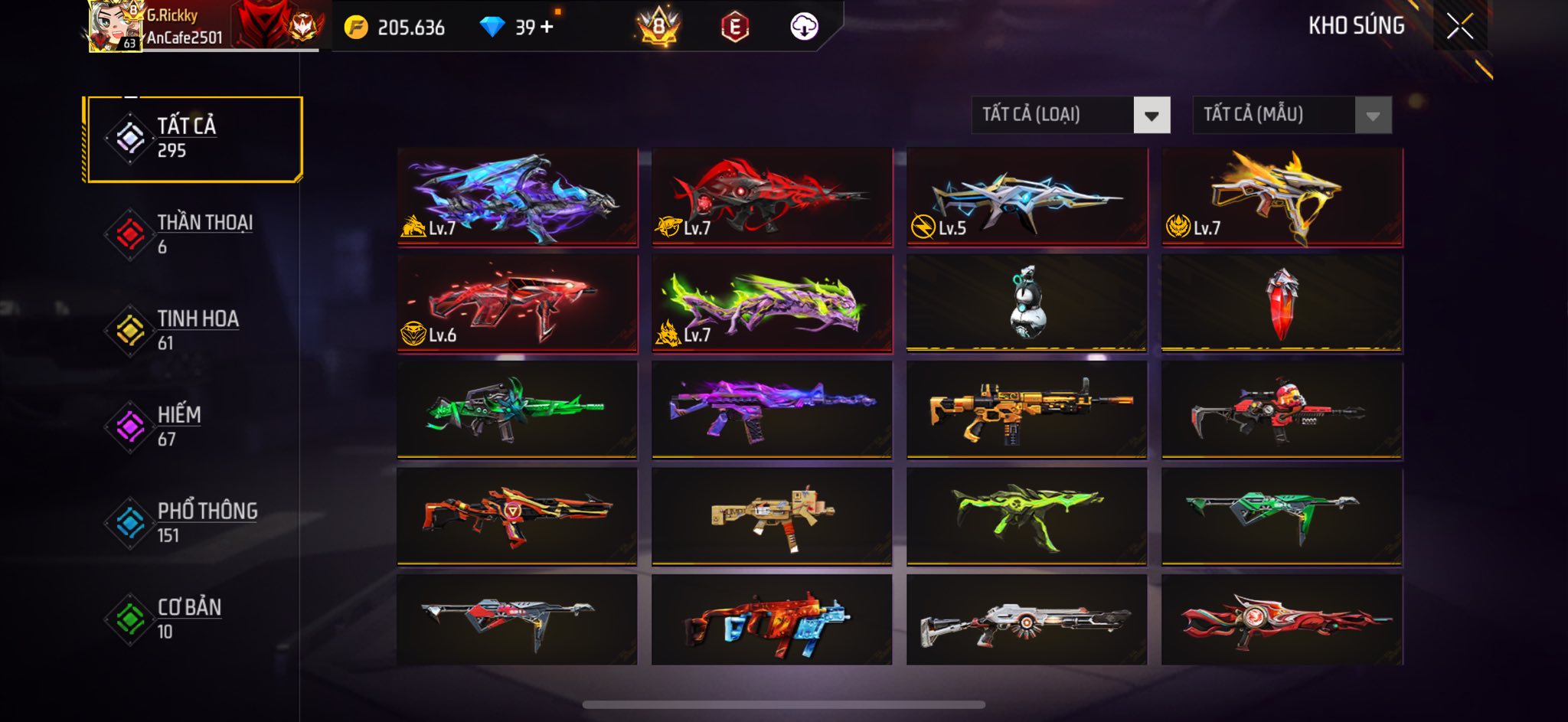Select the blue dragon Lv.7 gun skin
This screenshot has height=722, width=1568.
[517, 197]
